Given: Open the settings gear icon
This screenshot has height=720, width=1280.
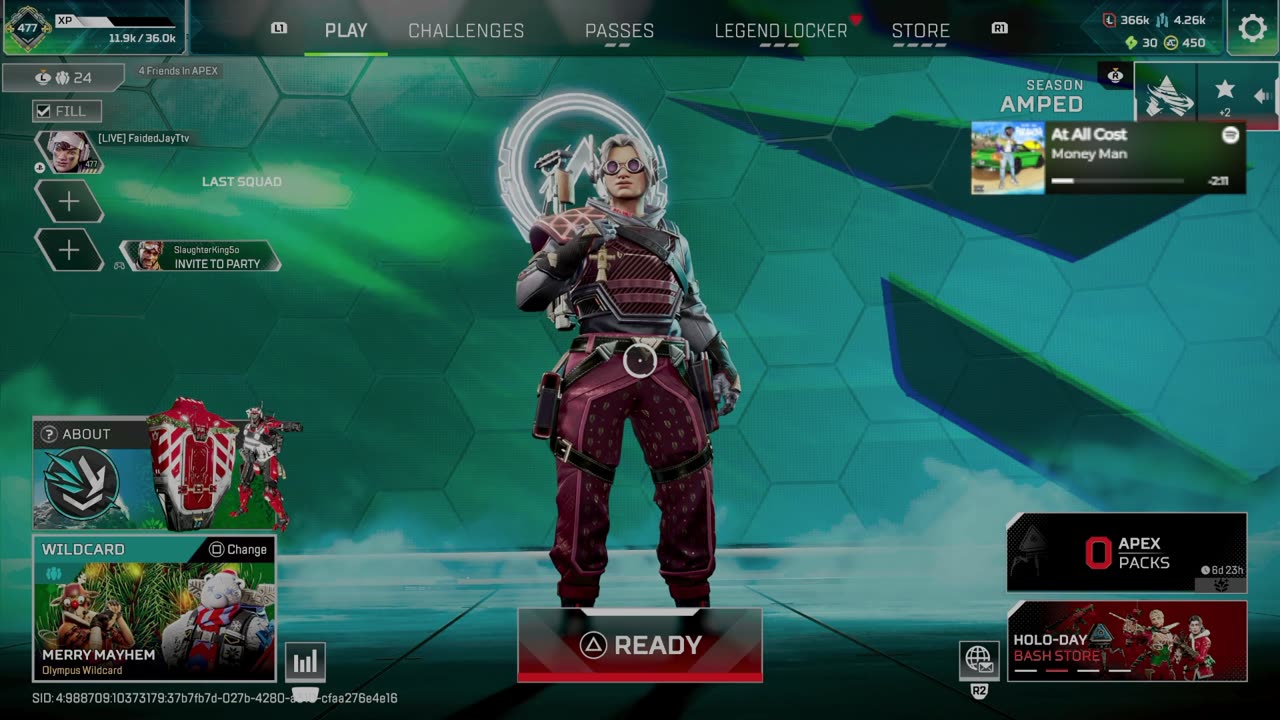Looking at the screenshot, I should (x=1252, y=28).
